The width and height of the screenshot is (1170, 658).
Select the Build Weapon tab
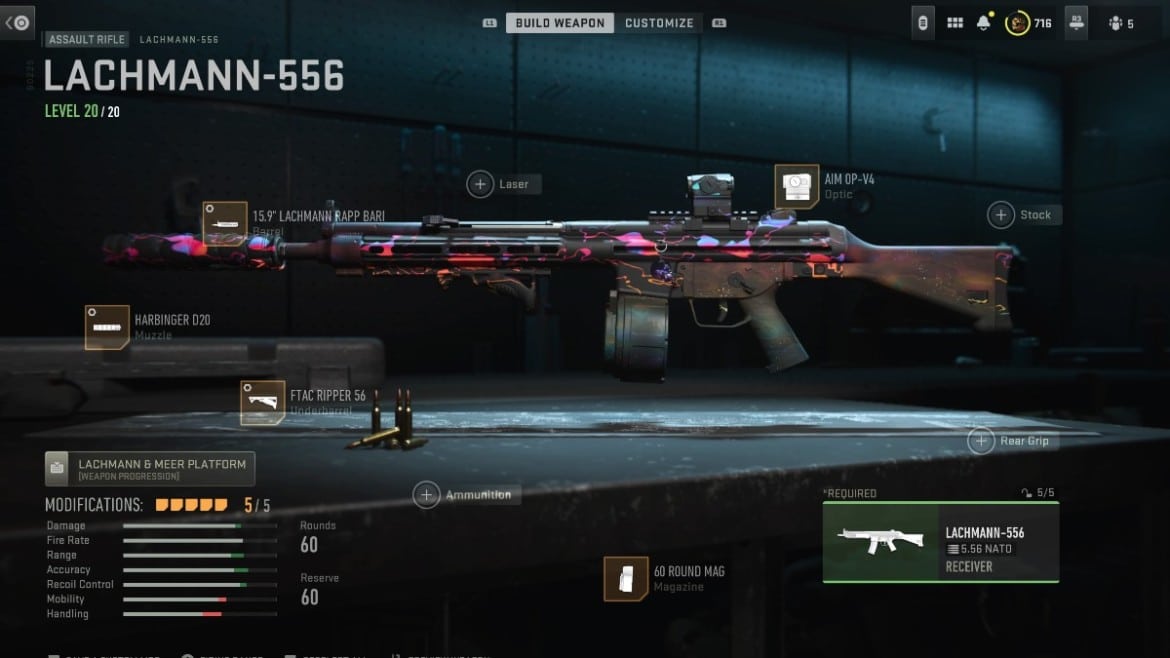560,23
